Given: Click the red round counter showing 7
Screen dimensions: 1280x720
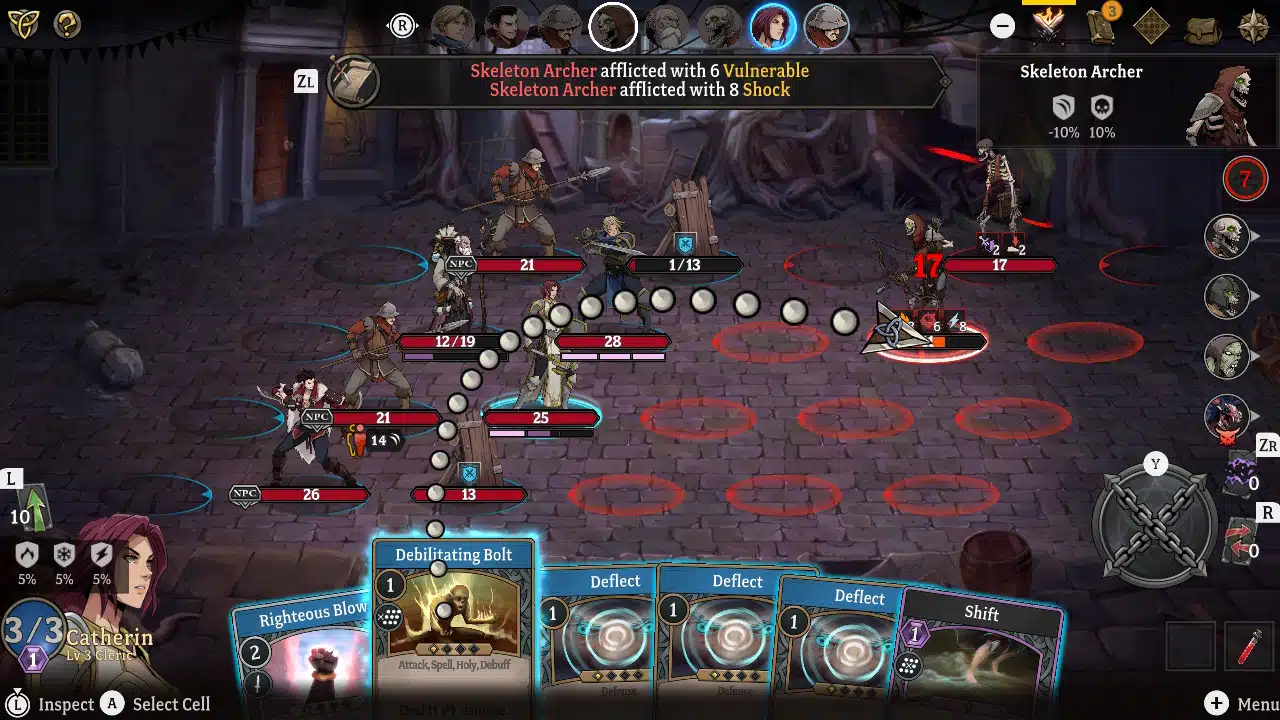Looking at the screenshot, I should point(1245,178).
